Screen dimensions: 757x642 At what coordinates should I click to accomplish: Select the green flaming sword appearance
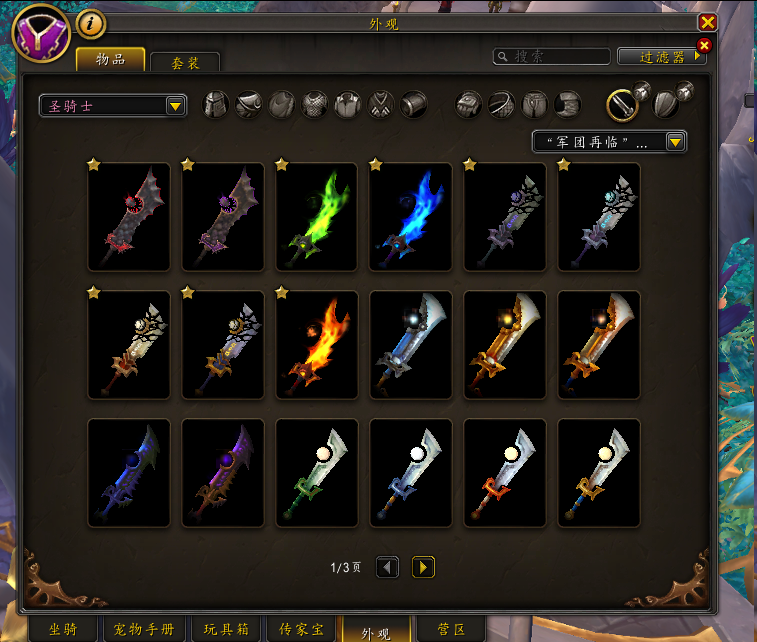click(316, 217)
